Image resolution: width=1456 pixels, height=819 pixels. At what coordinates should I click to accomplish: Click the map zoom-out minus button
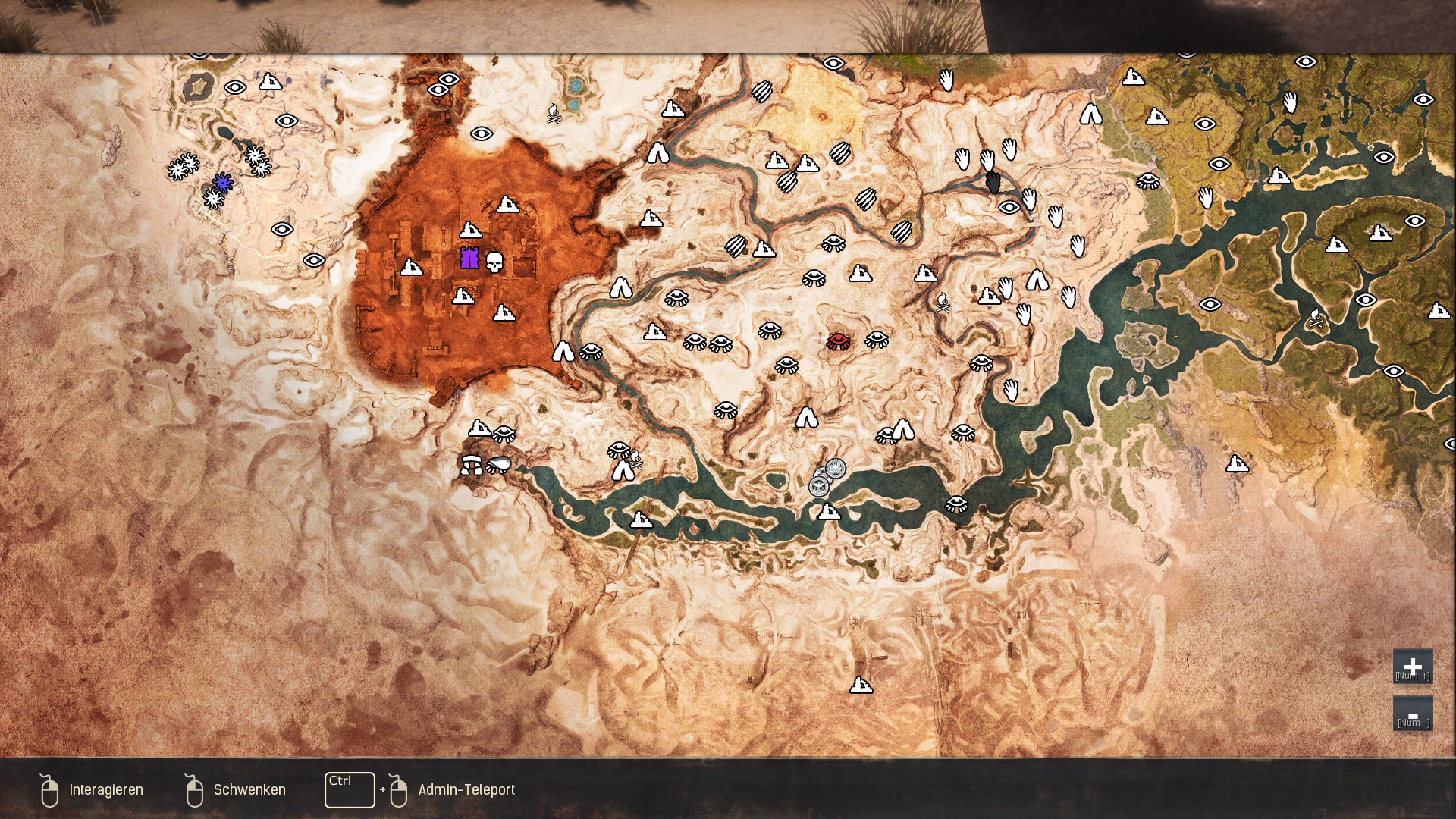[1412, 714]
